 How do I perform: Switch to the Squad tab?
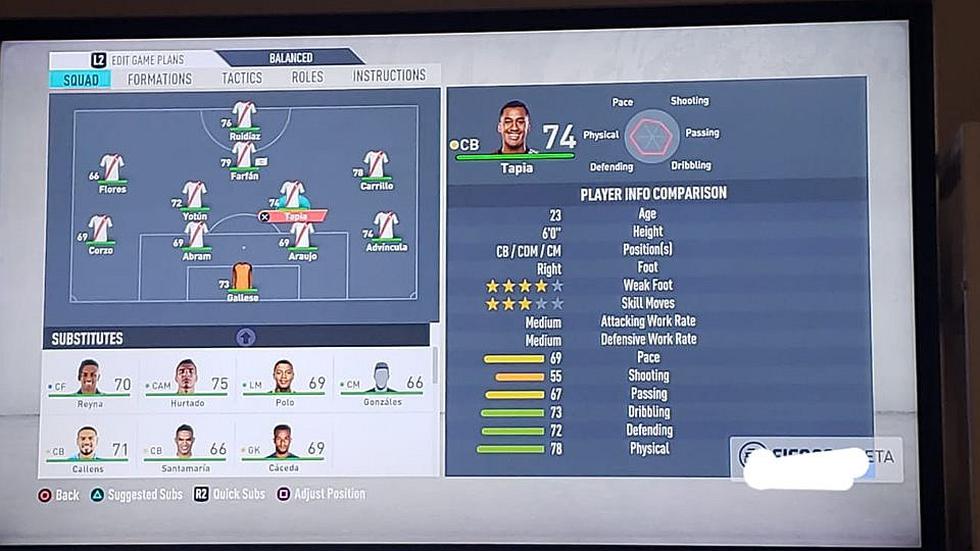(x=80, y=79)
